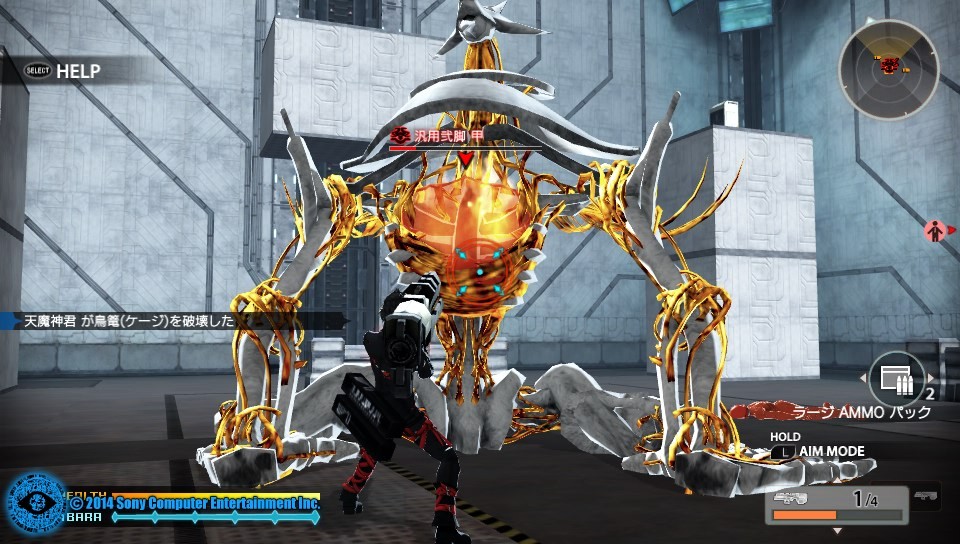
Task: Click the blue eye emblem icon
Action: [x=35, y=504]
